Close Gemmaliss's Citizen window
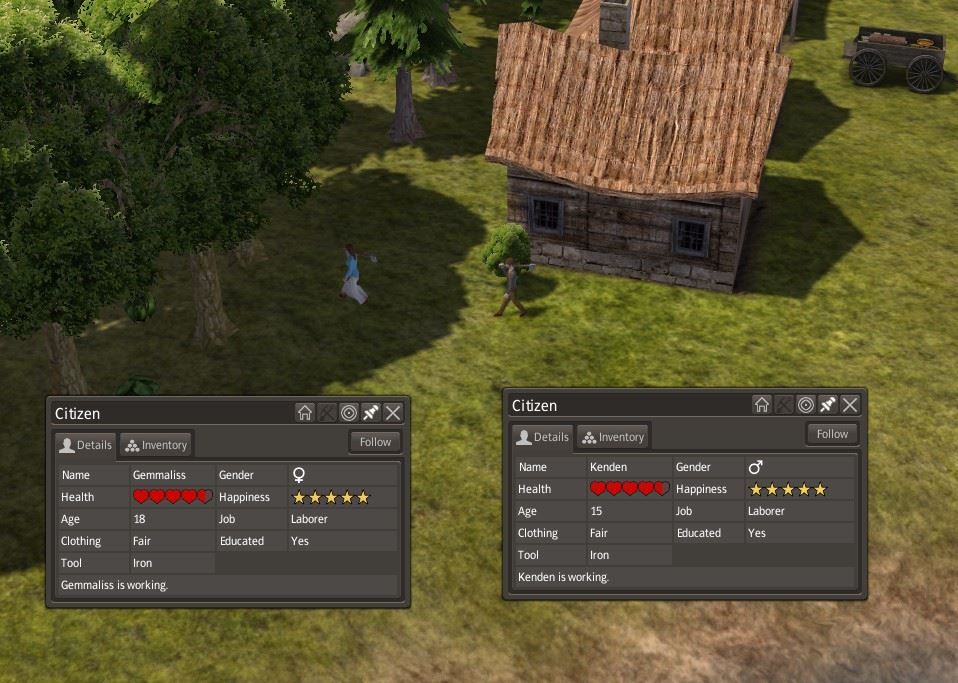 pos(393,413)
